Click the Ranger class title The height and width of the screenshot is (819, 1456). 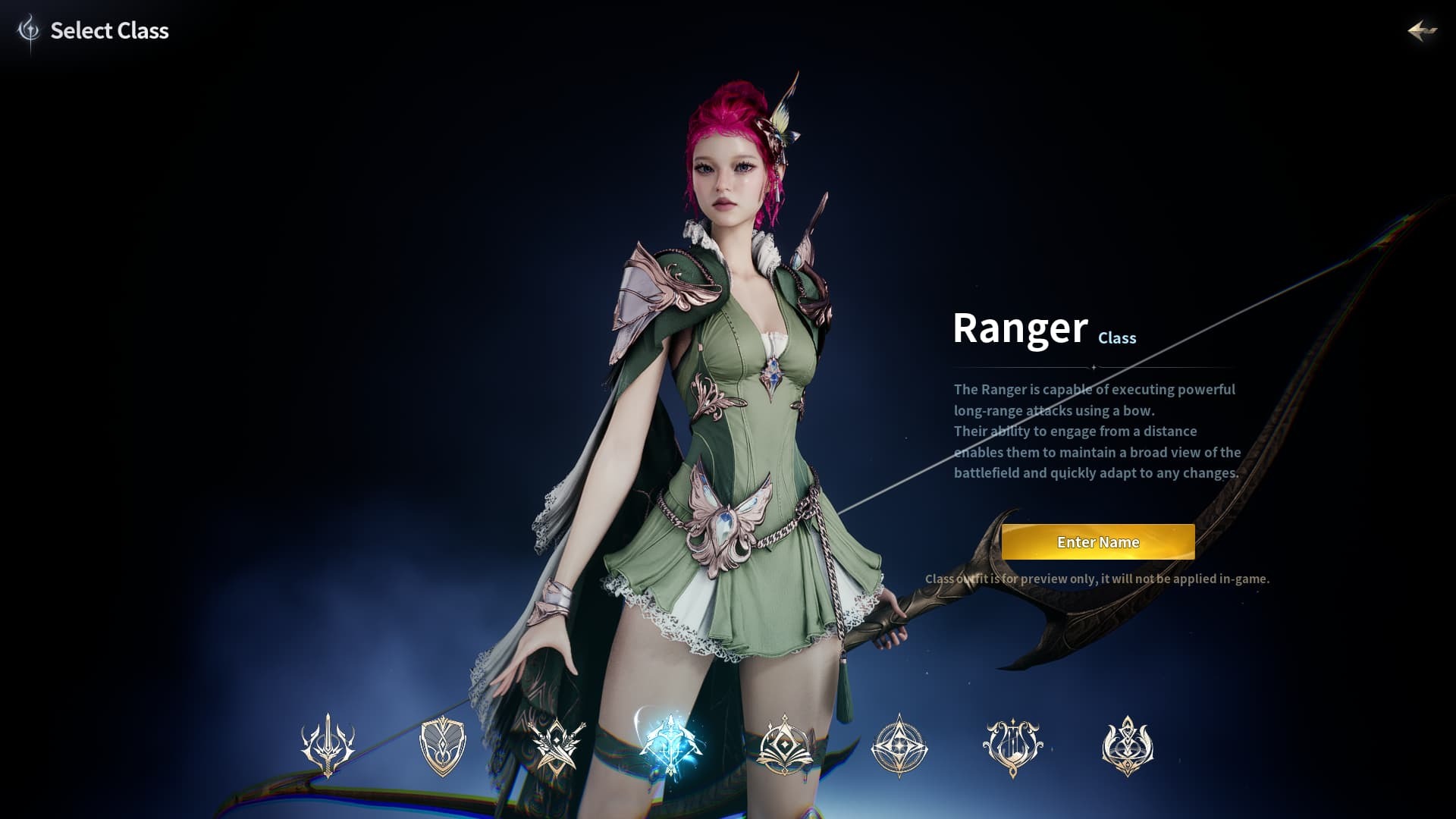pos(1019,328)
